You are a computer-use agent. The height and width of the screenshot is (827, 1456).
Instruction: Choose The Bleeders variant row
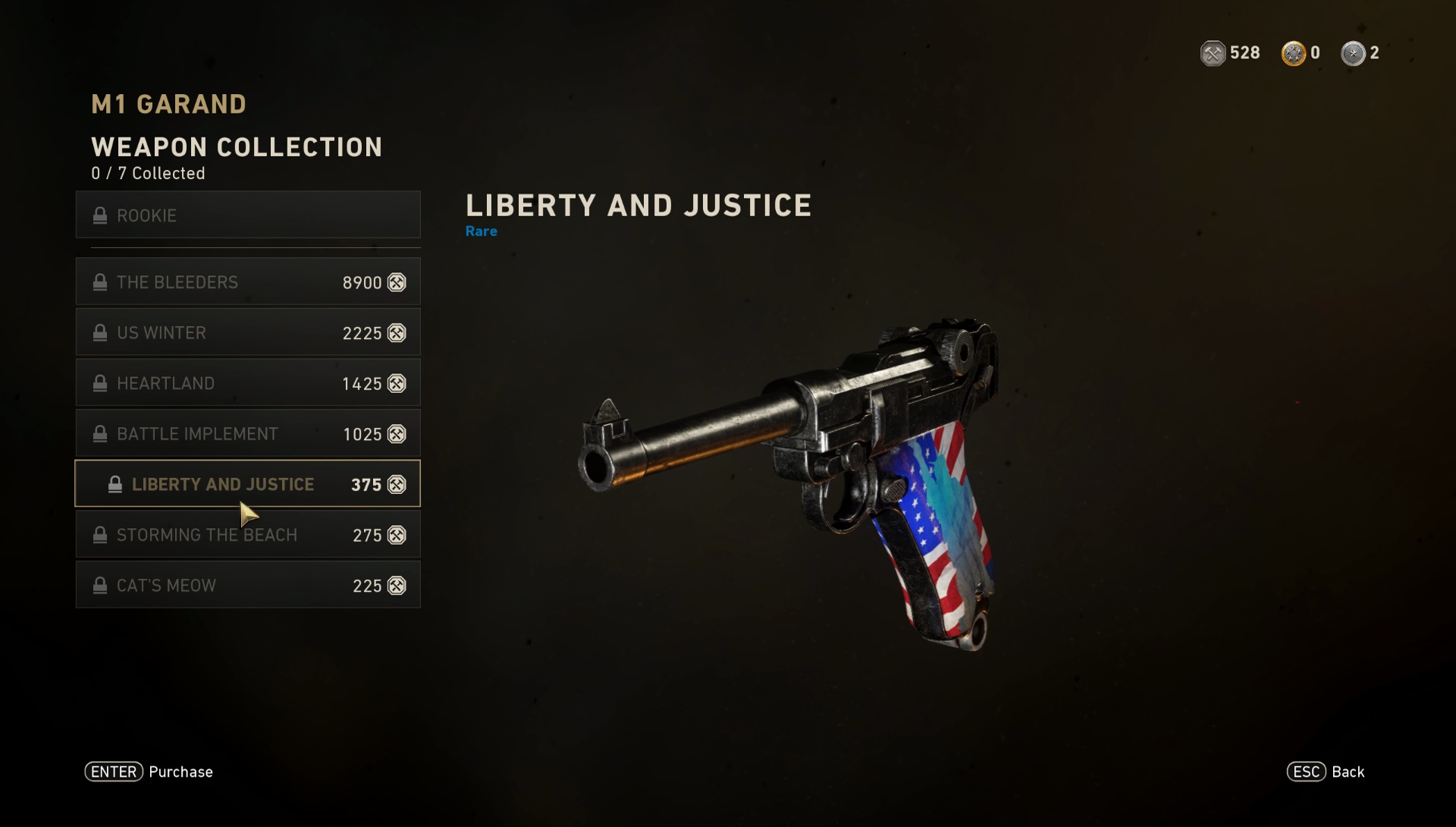coord(248,282)
